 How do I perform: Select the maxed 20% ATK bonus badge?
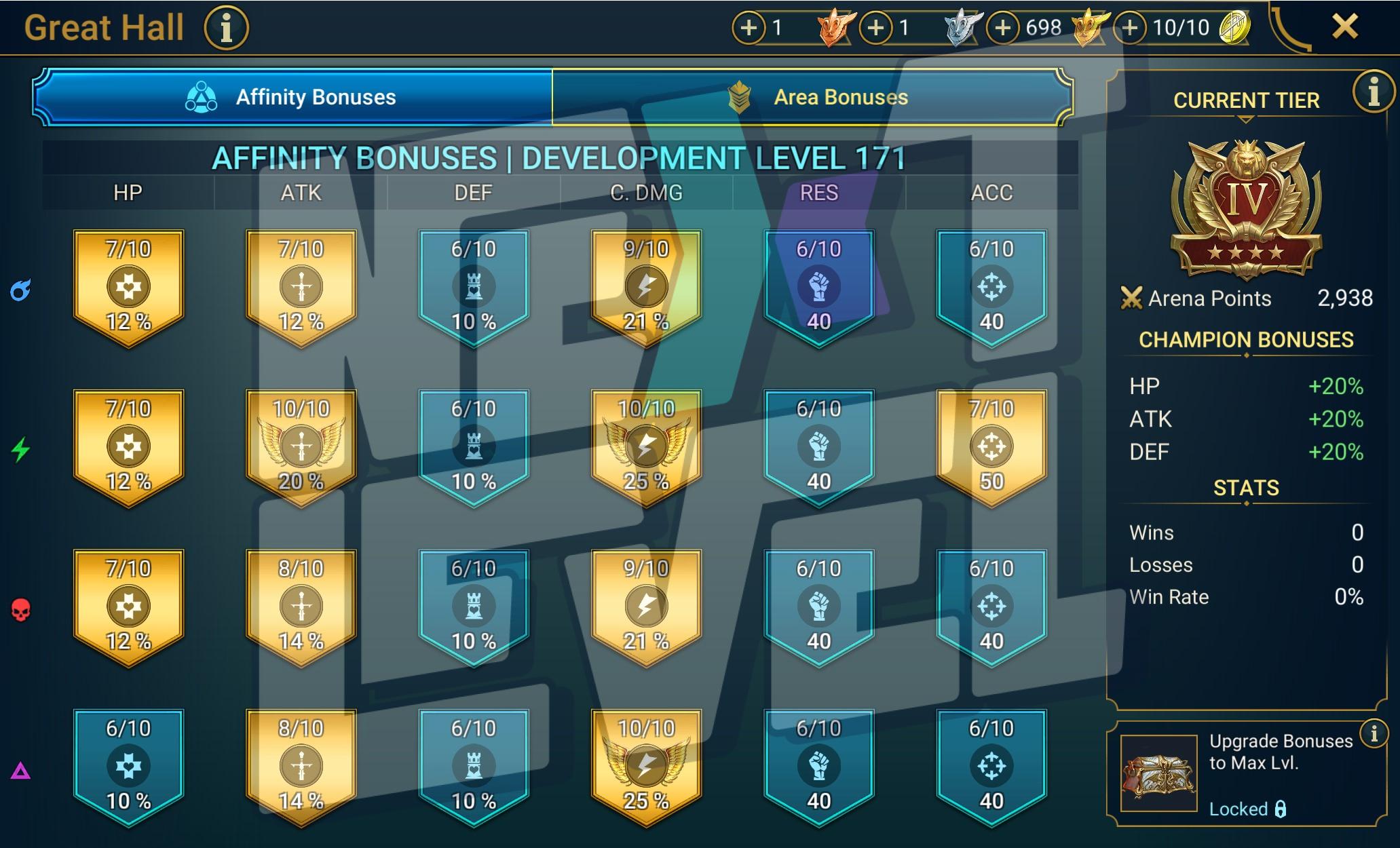[x=301, y=446]
